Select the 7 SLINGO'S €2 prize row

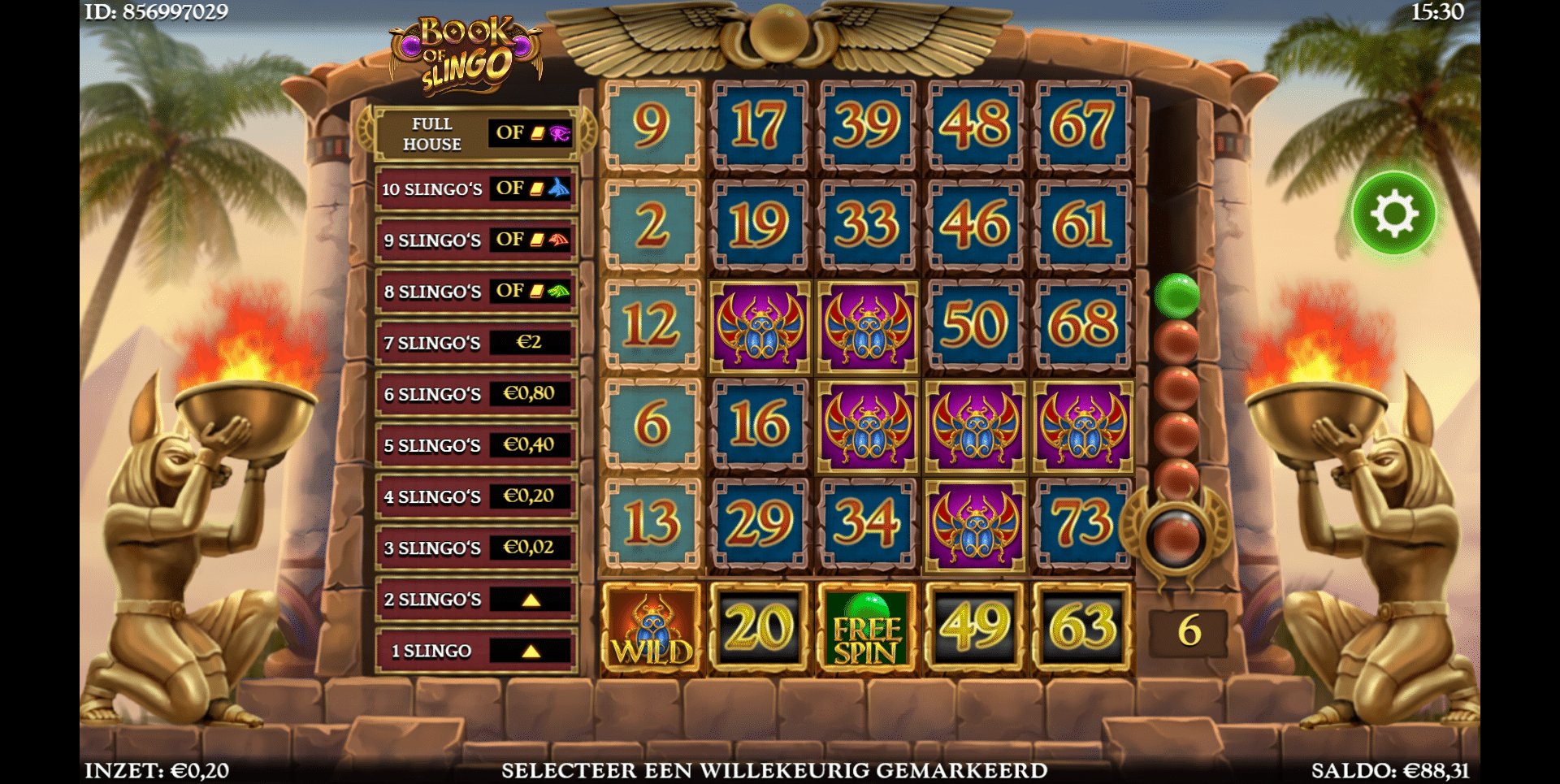point(475,343)
